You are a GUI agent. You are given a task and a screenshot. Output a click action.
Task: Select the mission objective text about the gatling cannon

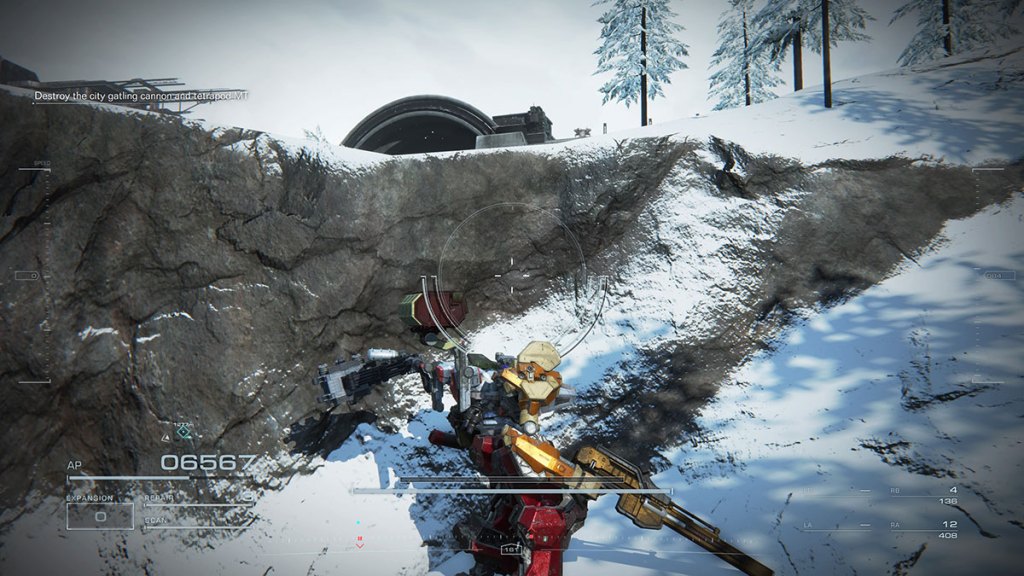pyautogui.click(x=140, y=96)
